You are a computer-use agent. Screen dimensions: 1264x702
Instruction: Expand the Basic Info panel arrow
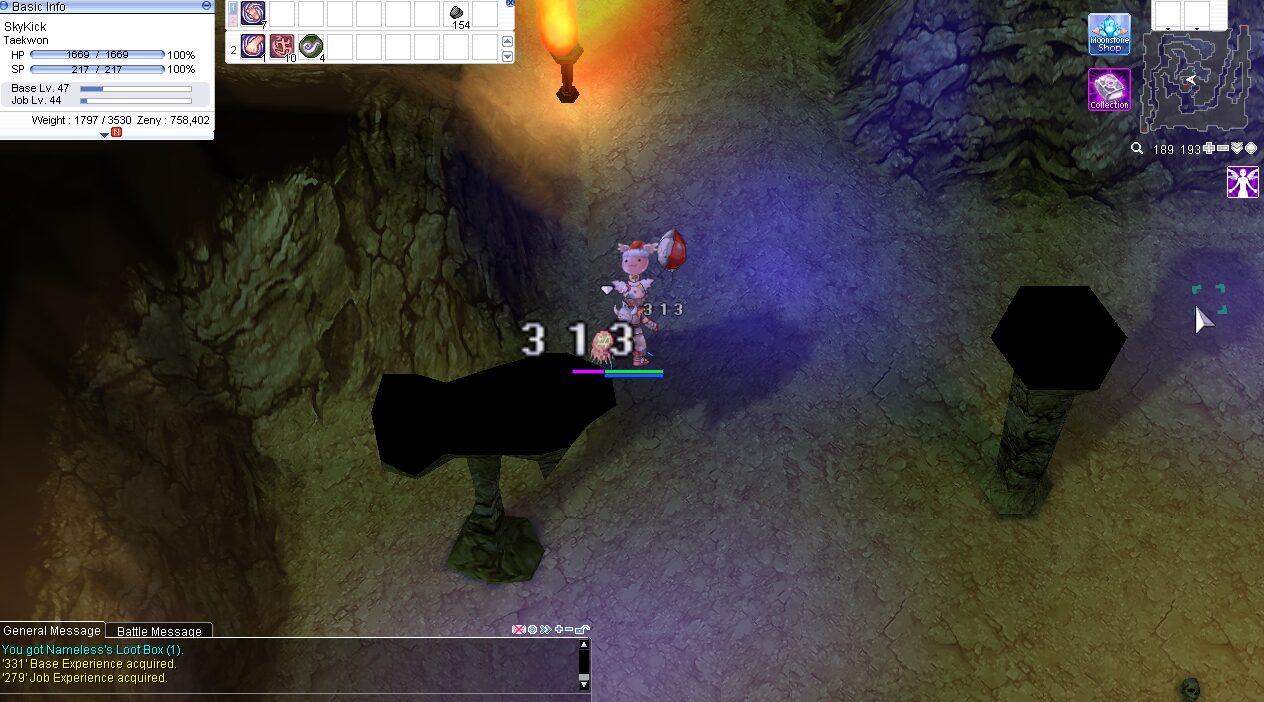(104, 134)
